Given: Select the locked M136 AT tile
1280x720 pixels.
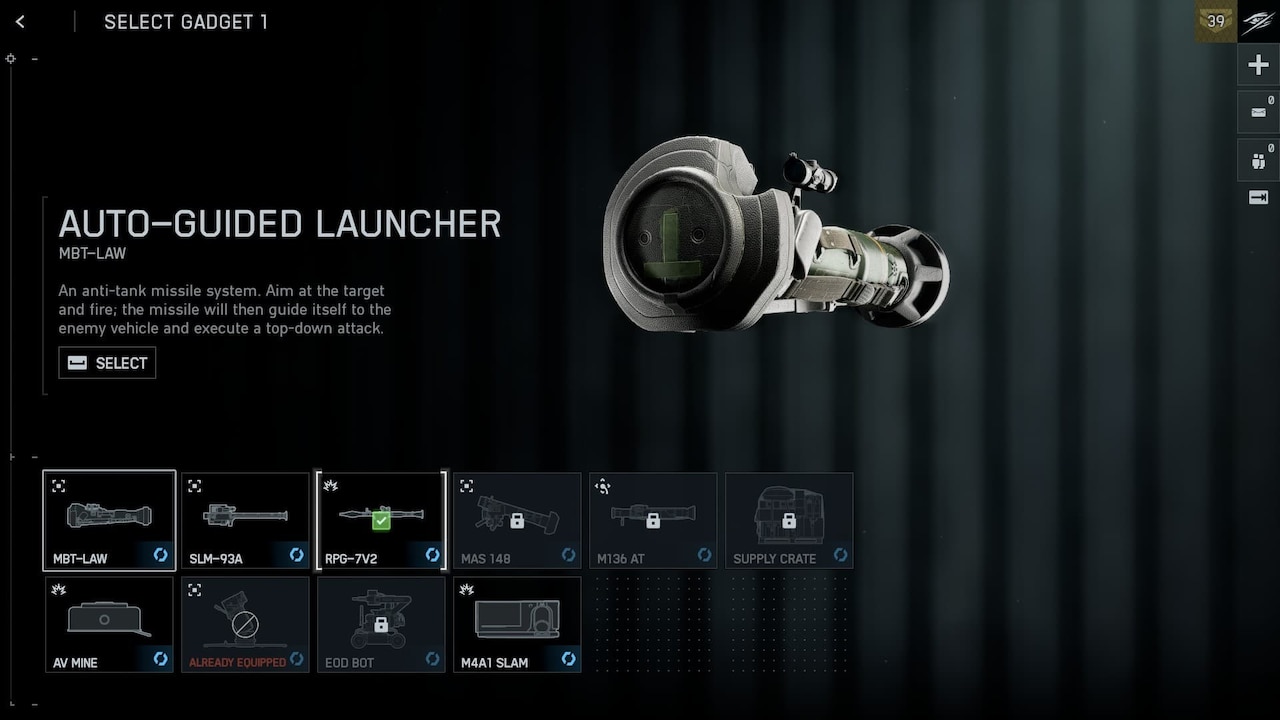Looking at the screenshot, I should coord(653,520).
